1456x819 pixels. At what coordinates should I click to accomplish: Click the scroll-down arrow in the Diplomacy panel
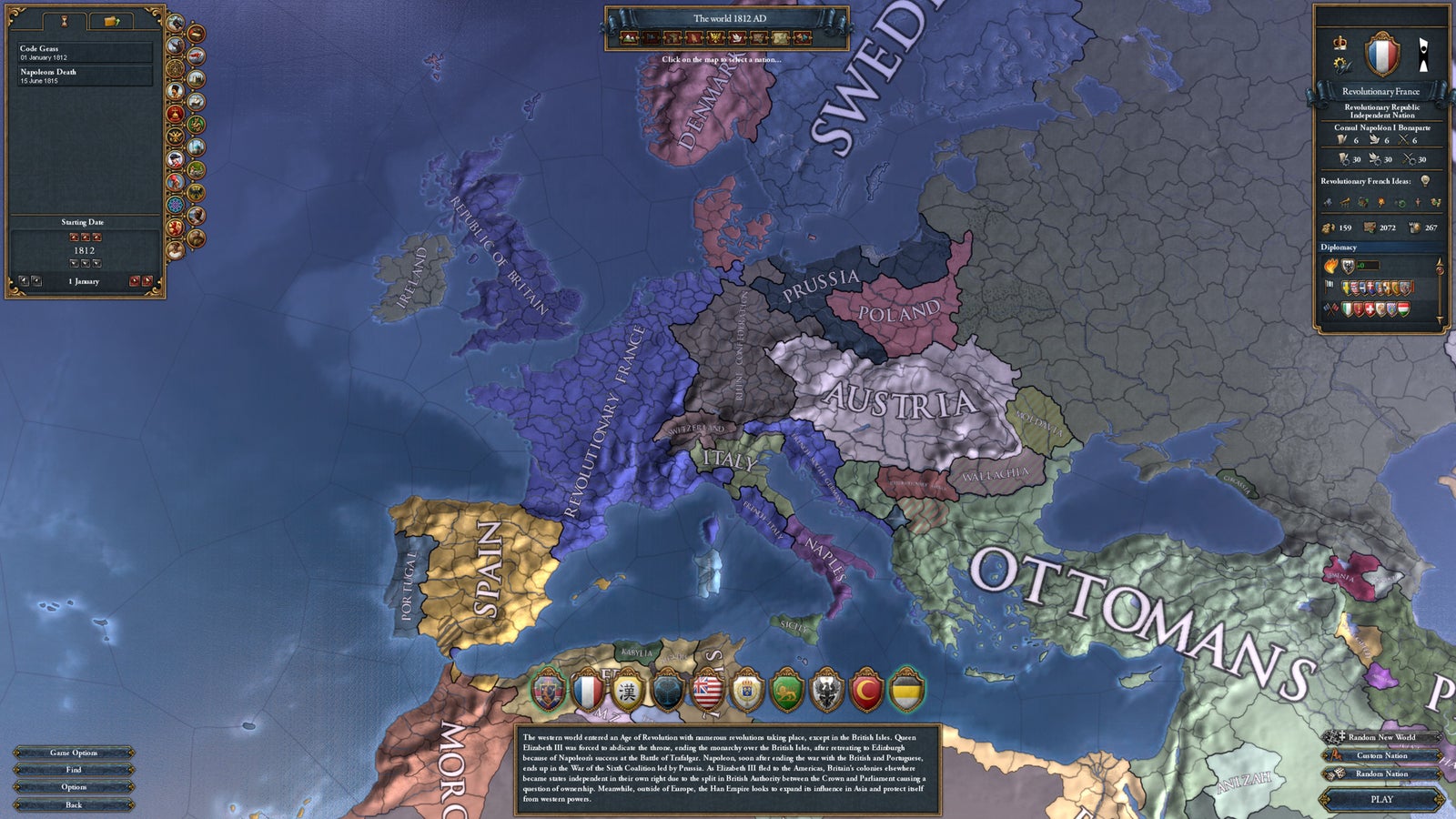click(1440, 319)
